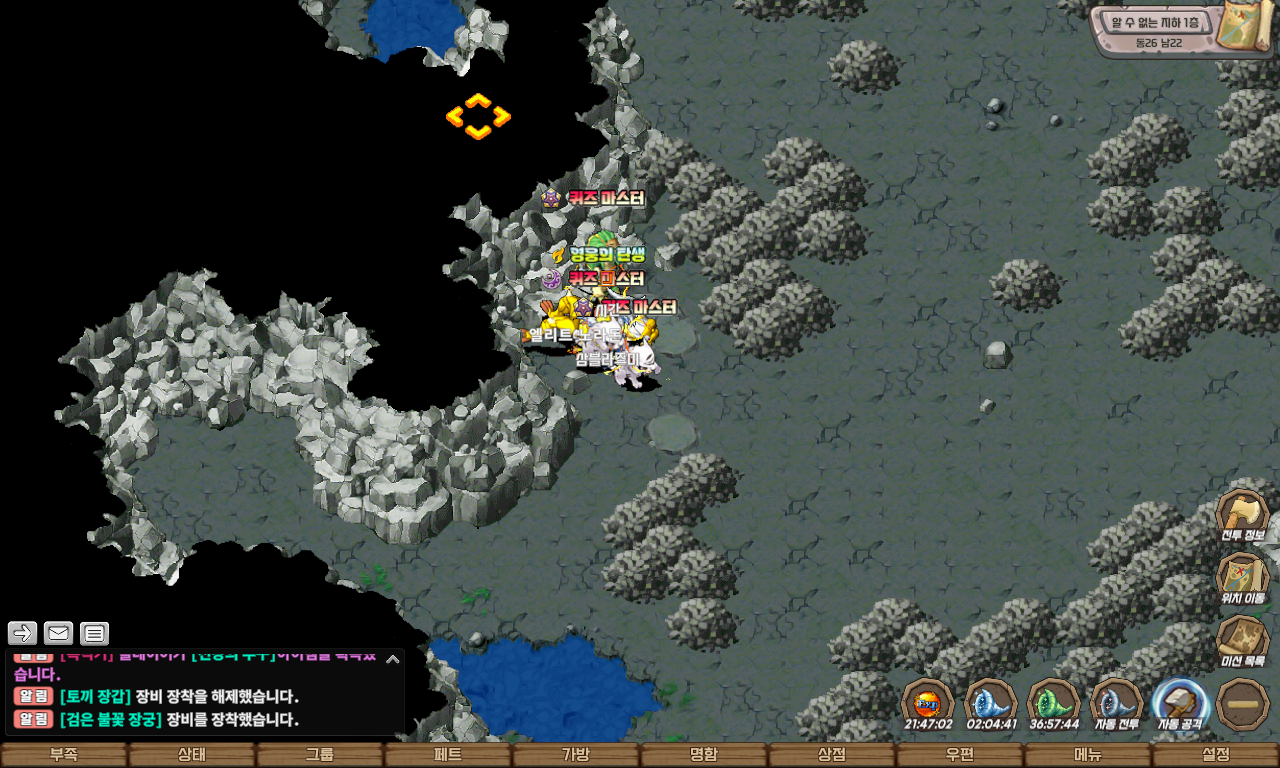Click the envelope chat button
The height and width of the screenshot is (768, 1280).
pyautogui.click(x=59, y=633)
